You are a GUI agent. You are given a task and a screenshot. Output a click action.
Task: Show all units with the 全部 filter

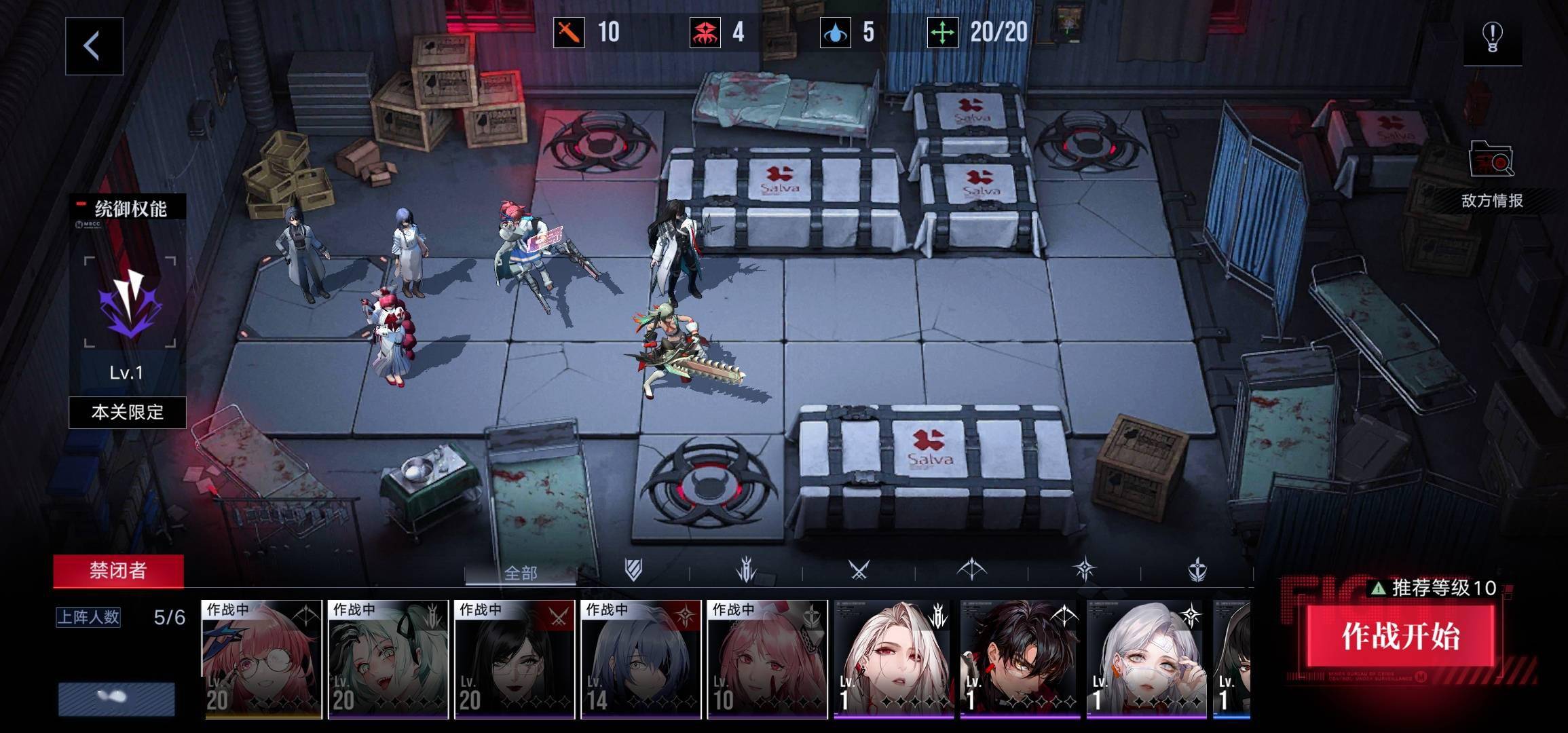click(x=521, y=573)
